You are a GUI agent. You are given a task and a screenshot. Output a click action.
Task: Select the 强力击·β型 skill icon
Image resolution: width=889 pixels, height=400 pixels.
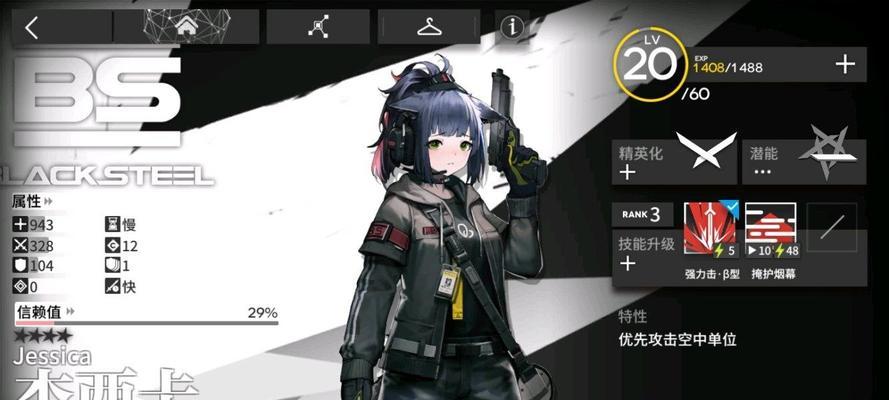[x=710, y=230]
